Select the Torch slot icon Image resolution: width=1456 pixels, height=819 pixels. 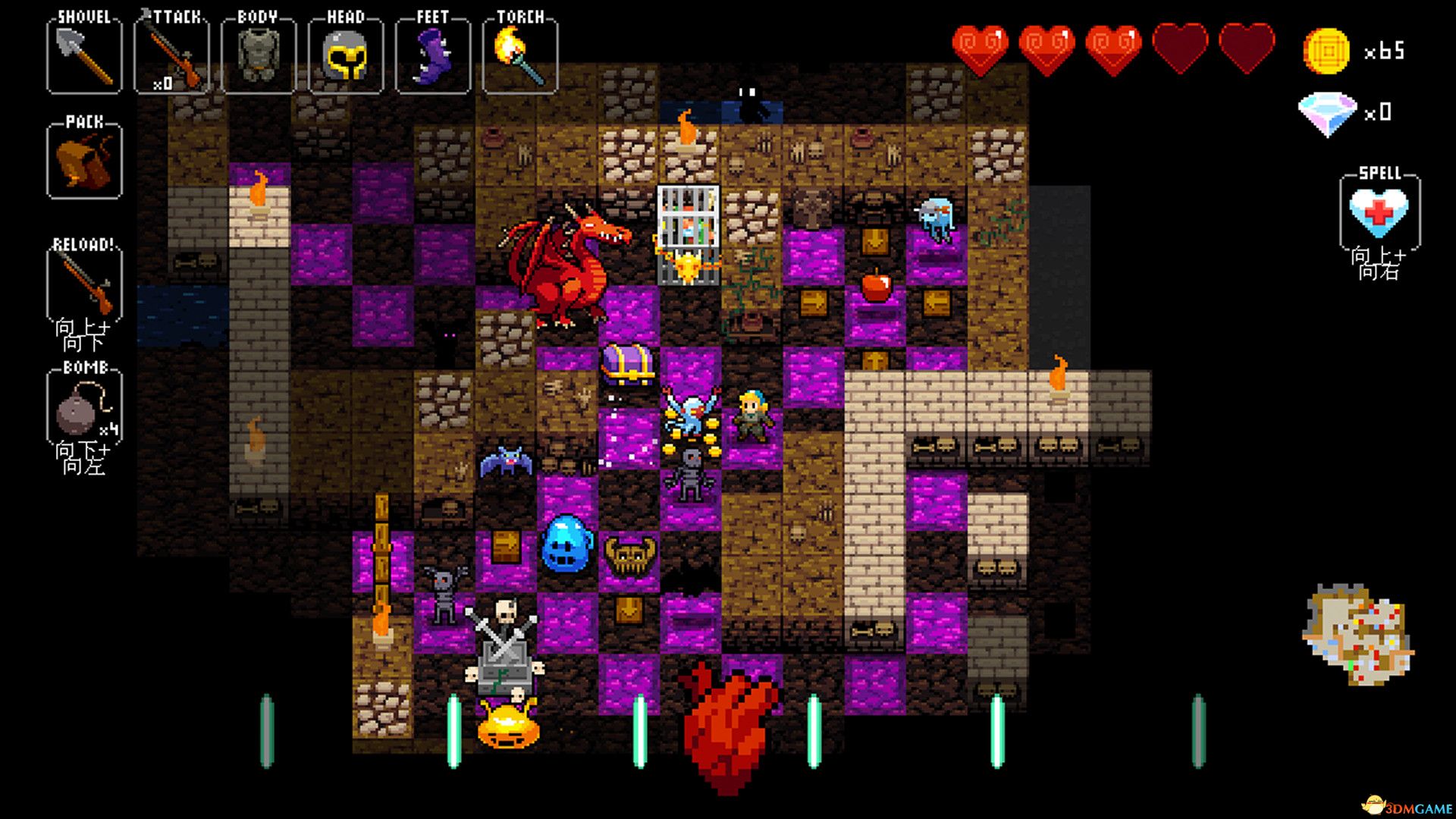pyautogui.click(x=519, y=52)
